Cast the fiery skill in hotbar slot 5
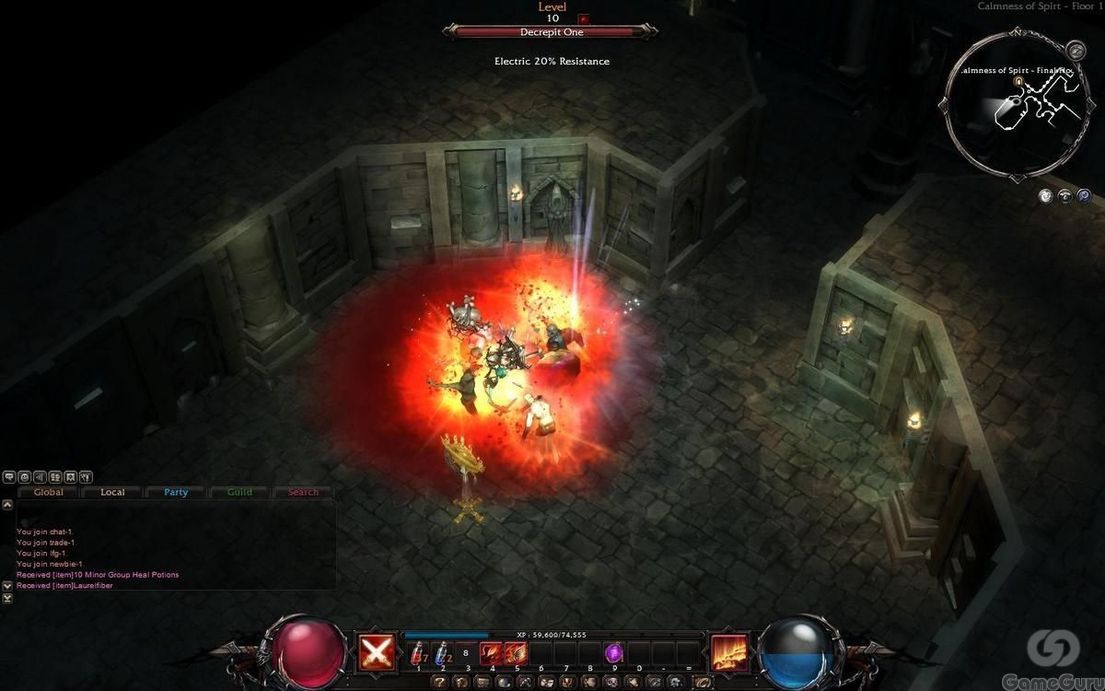Viewport: 1105px width, 691px height. pyautogui.click(x=516, y=653)
